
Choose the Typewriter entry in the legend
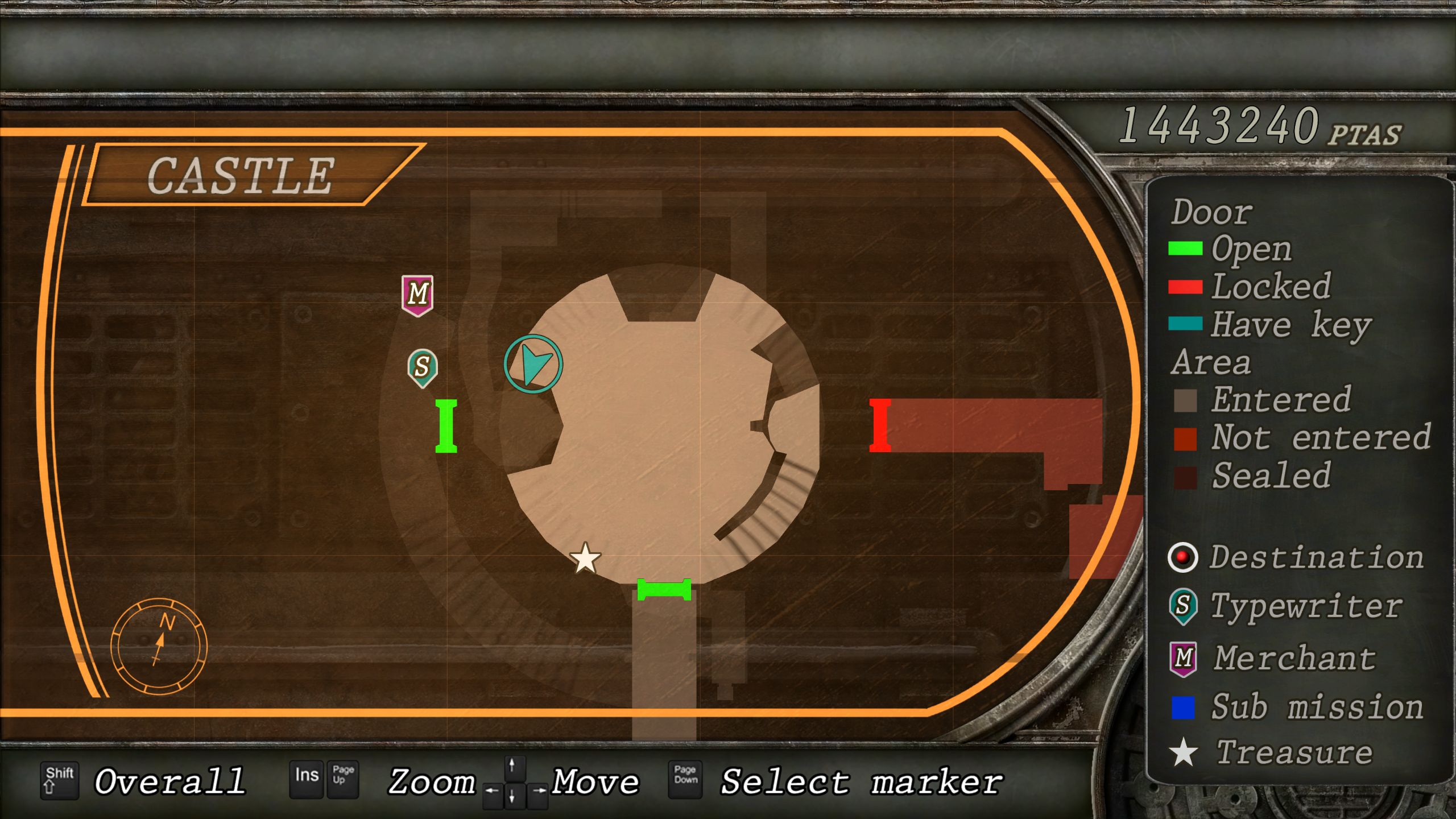[1287, 606]
